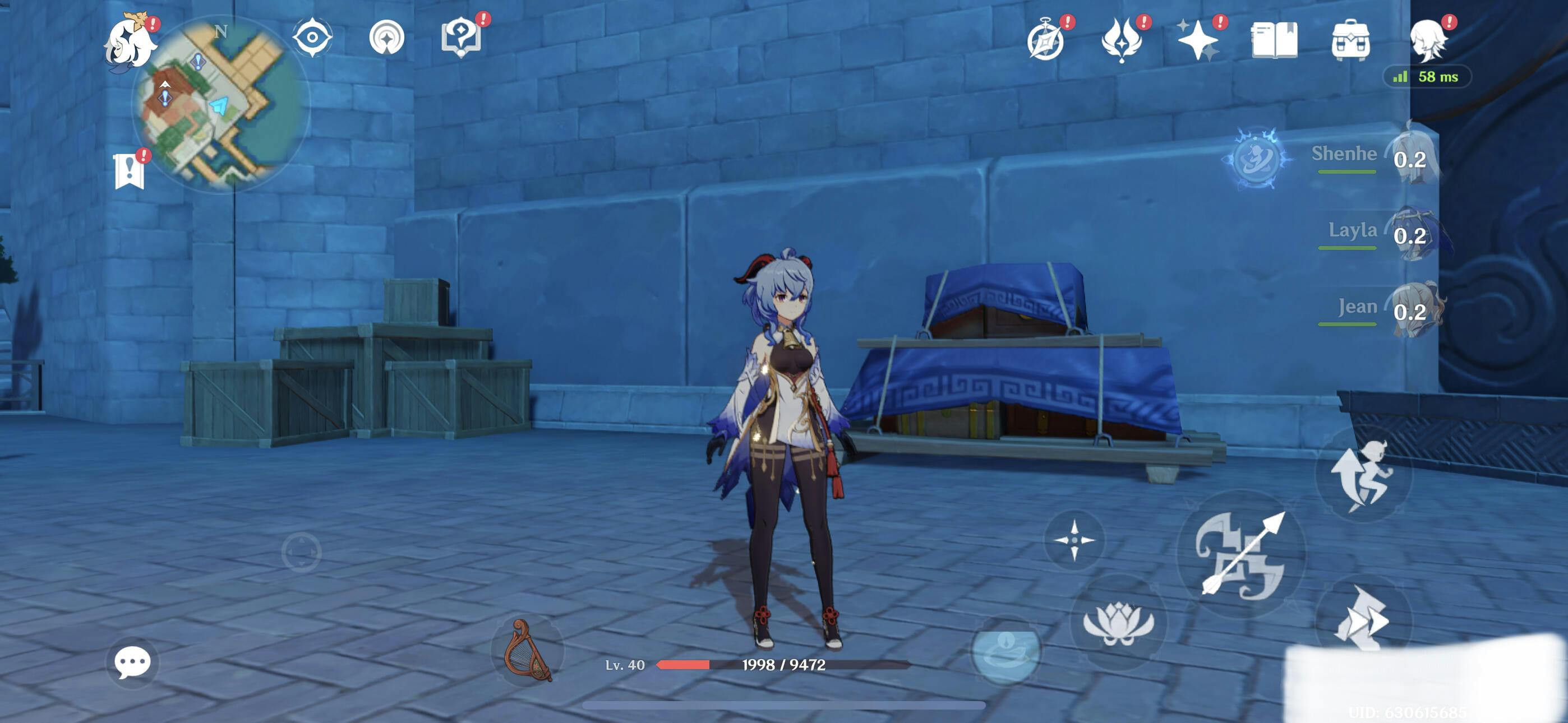This screenshot has height=723, width=1568.
Task: Open the quest log bookmark icon
Action: (x=129, y=172)
